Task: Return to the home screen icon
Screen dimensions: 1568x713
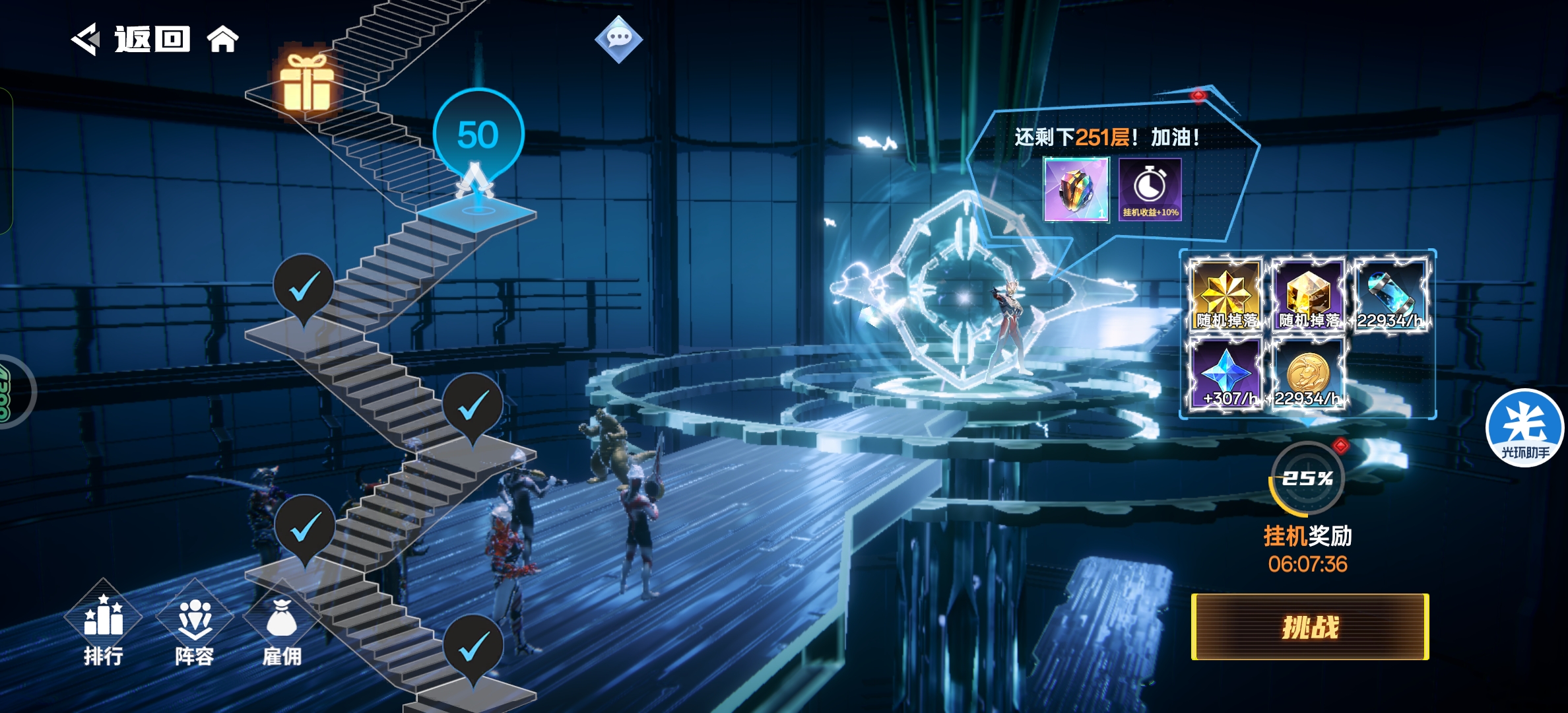Action: click(x=223, y=40)
